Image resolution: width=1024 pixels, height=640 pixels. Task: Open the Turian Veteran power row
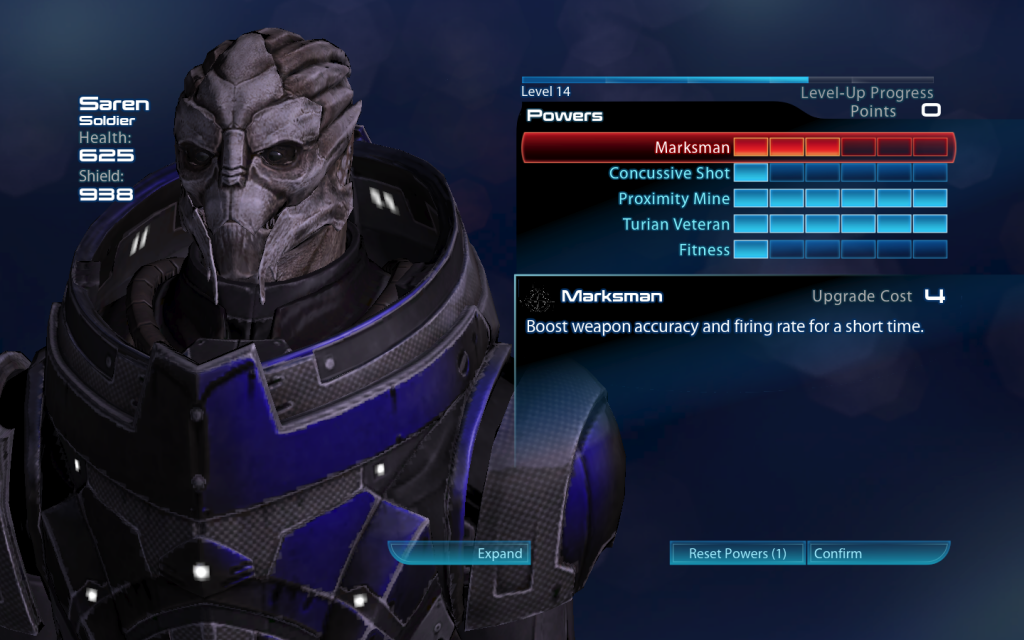click(676, 224)
